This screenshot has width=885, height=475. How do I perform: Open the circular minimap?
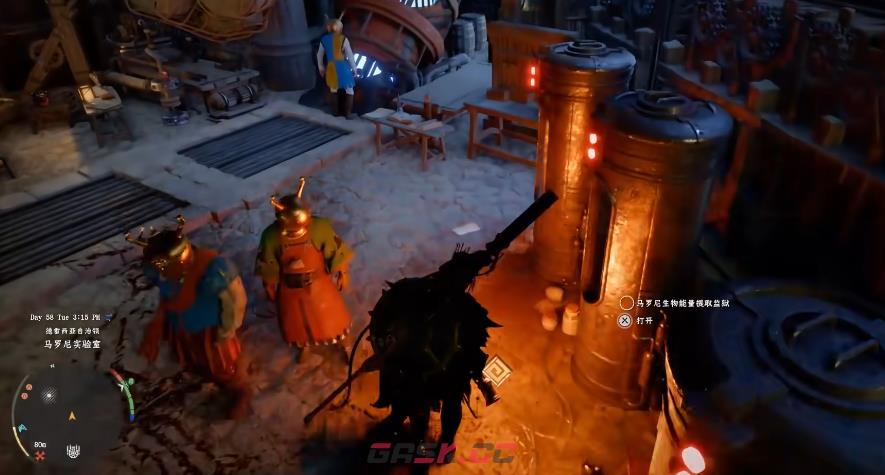pos(72,413)
